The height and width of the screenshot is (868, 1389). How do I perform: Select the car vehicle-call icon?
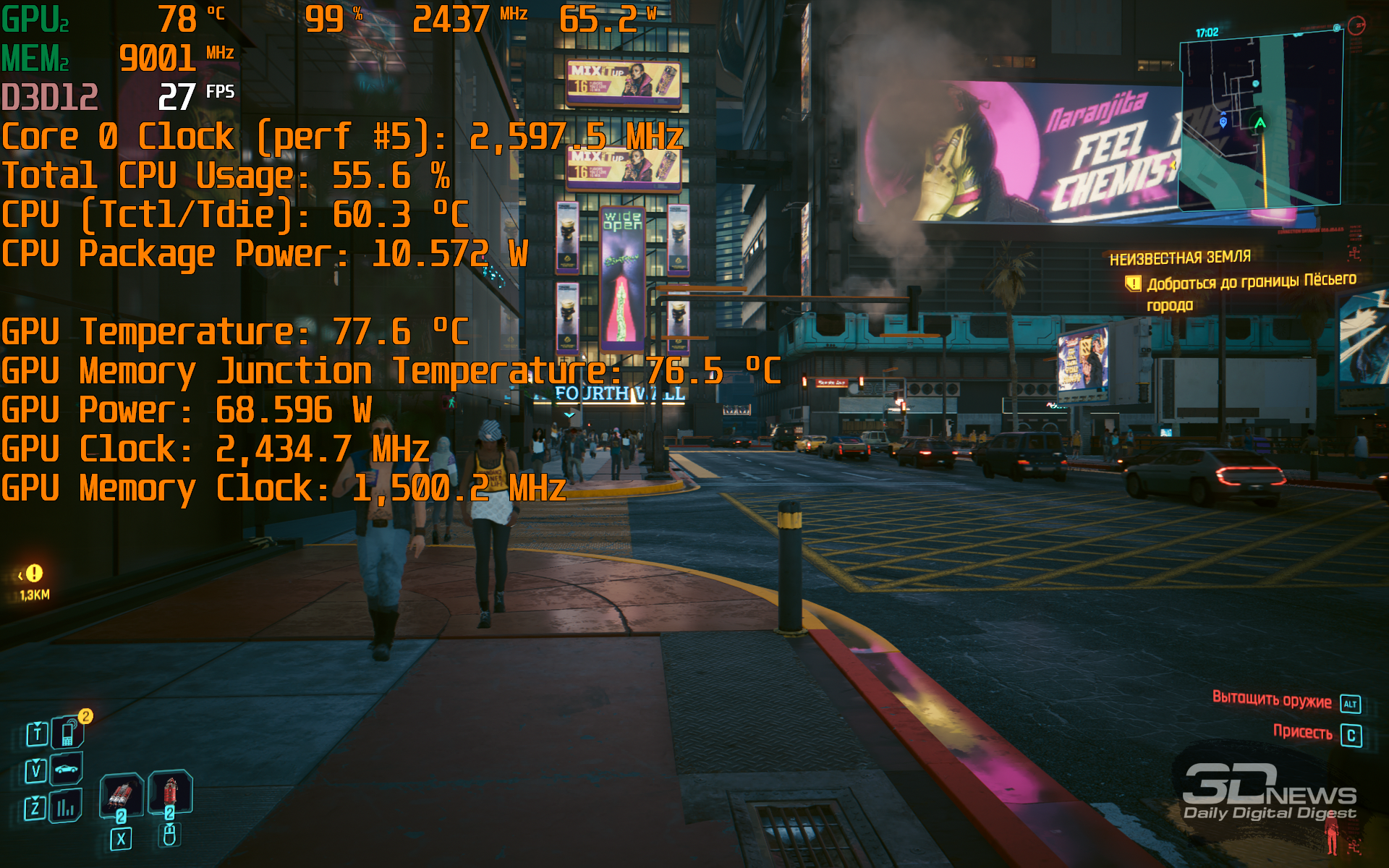(67, 769)
